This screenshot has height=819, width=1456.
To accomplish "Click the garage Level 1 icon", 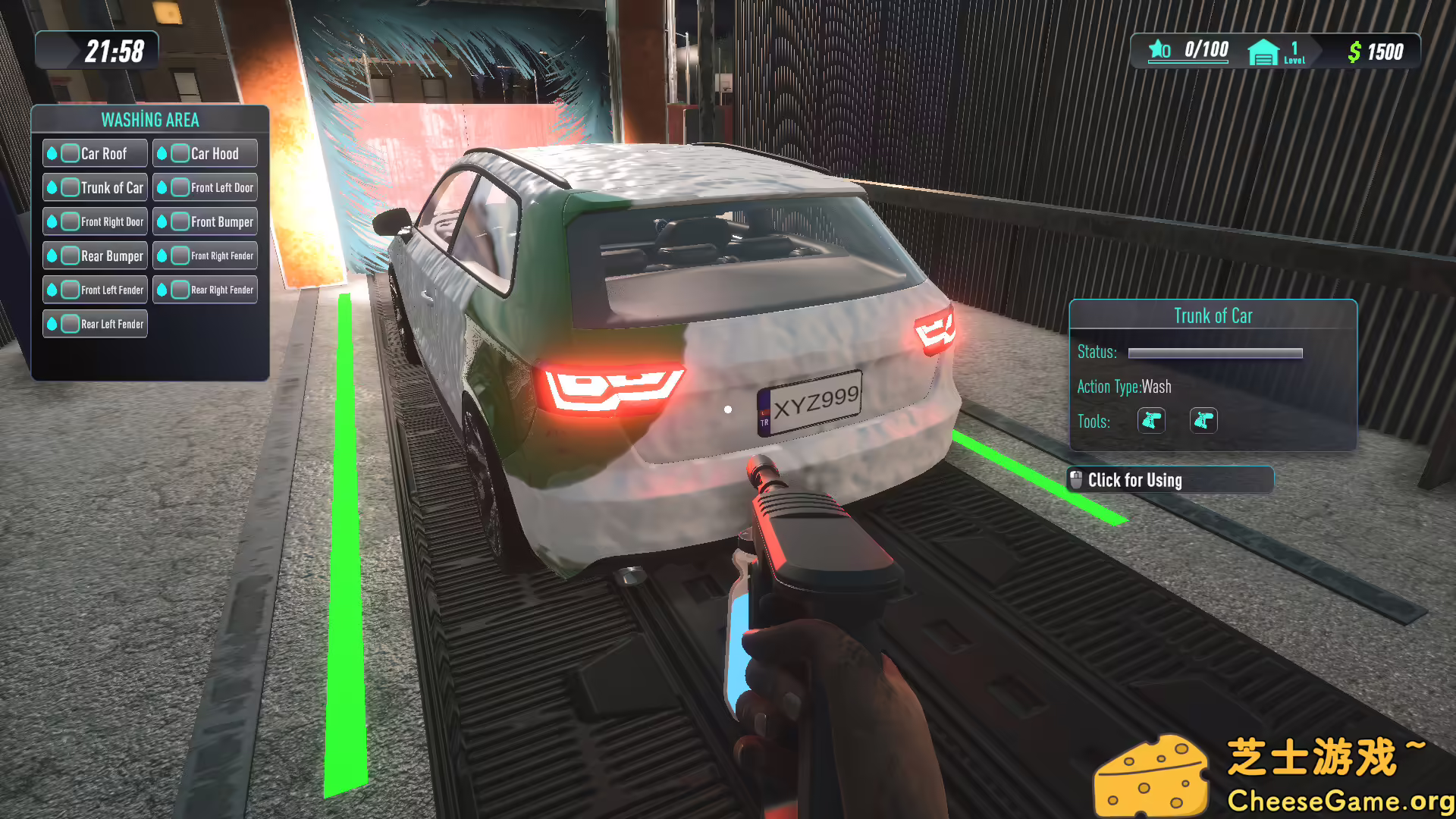I will tap(1263, 52).
